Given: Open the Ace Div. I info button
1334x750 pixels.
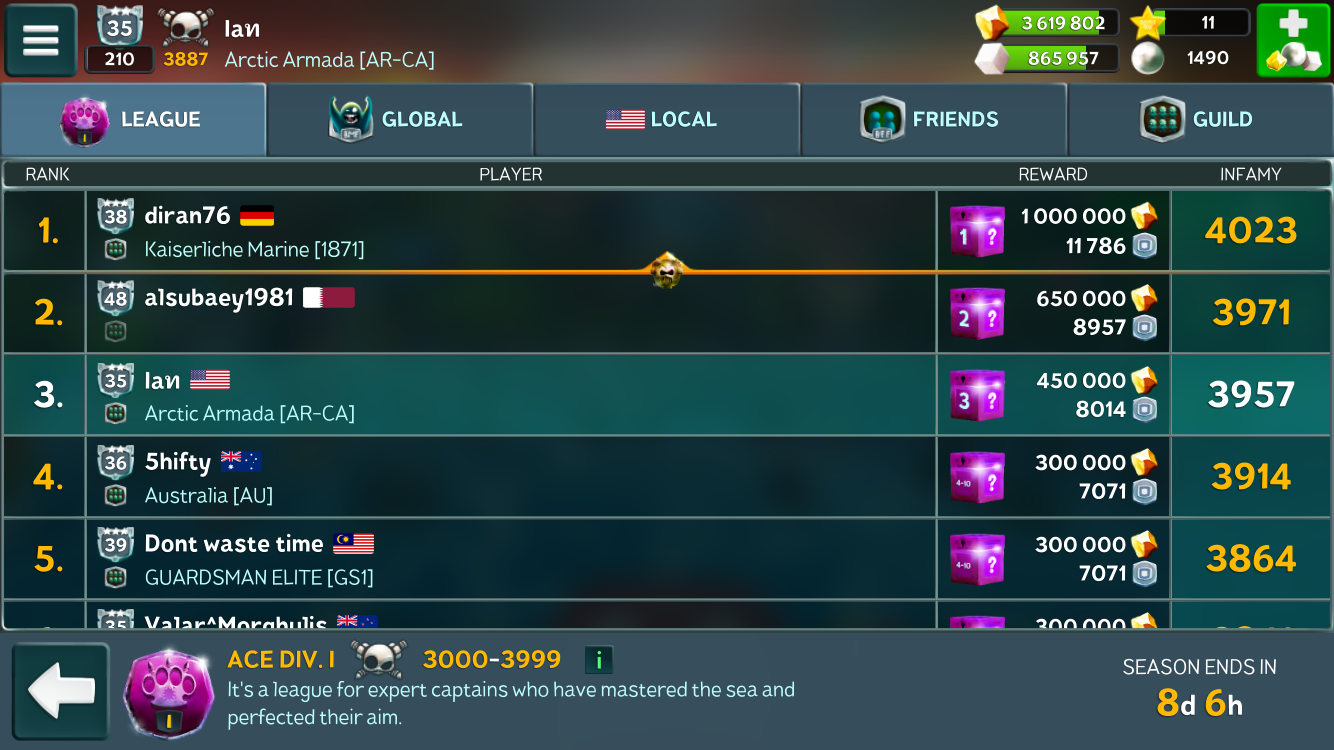Looking at the screenshot, I should (x=598, y=660).
